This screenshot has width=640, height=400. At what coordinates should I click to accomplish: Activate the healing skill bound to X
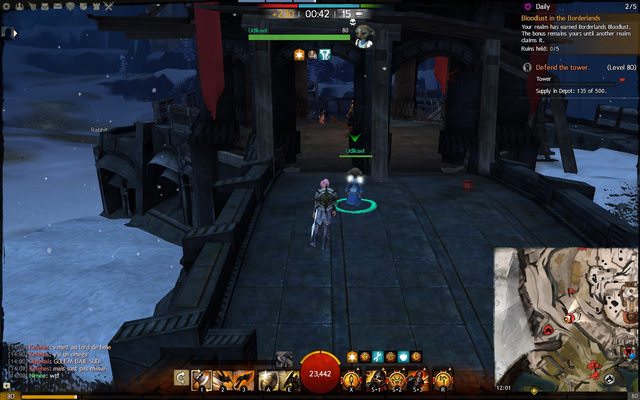click(x=352, y=380)
